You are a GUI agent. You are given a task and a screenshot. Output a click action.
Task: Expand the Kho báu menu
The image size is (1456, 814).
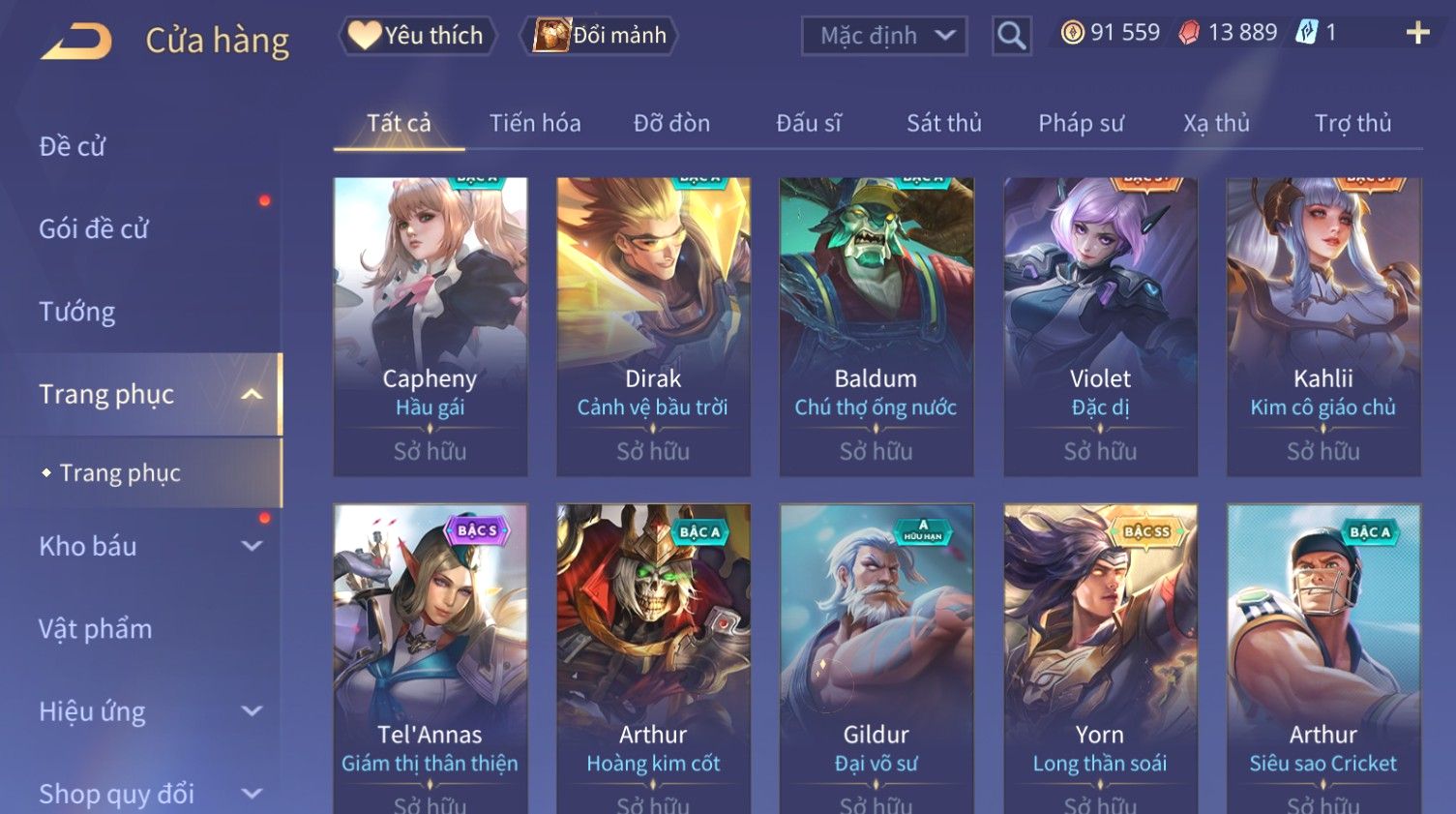(x=145, y=546)
